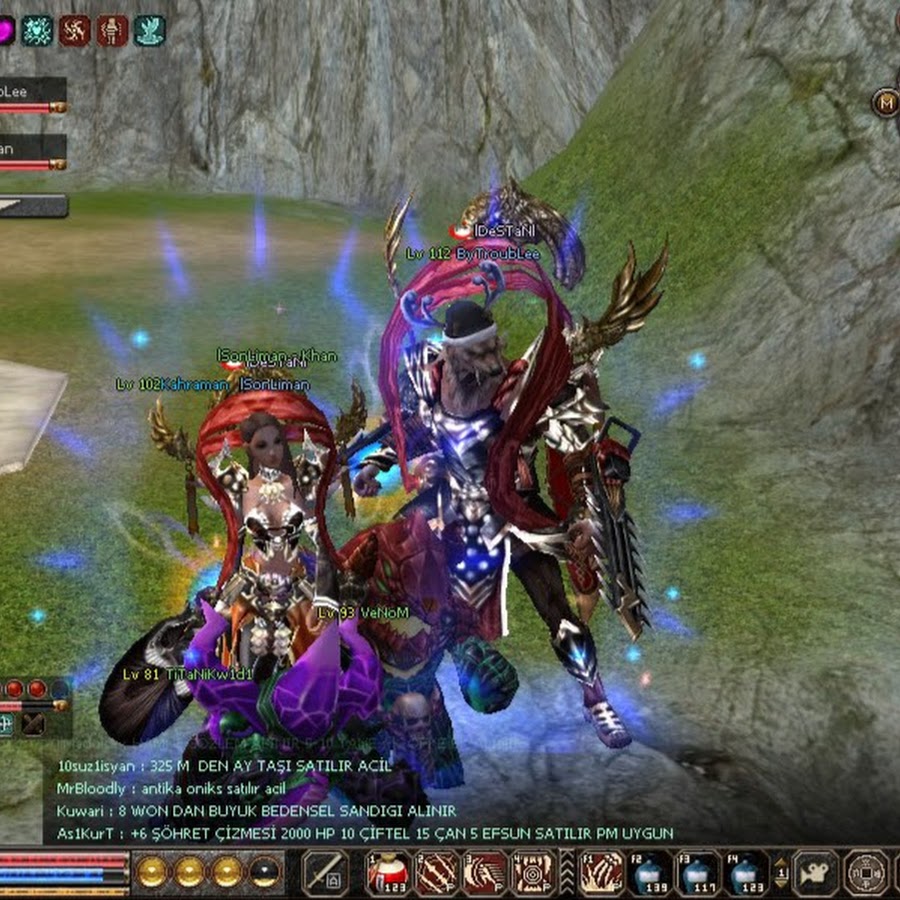Trigger the claw skill in the F1 slot
The width and height of the screenshot is (900, 900).
pos(601,872)
